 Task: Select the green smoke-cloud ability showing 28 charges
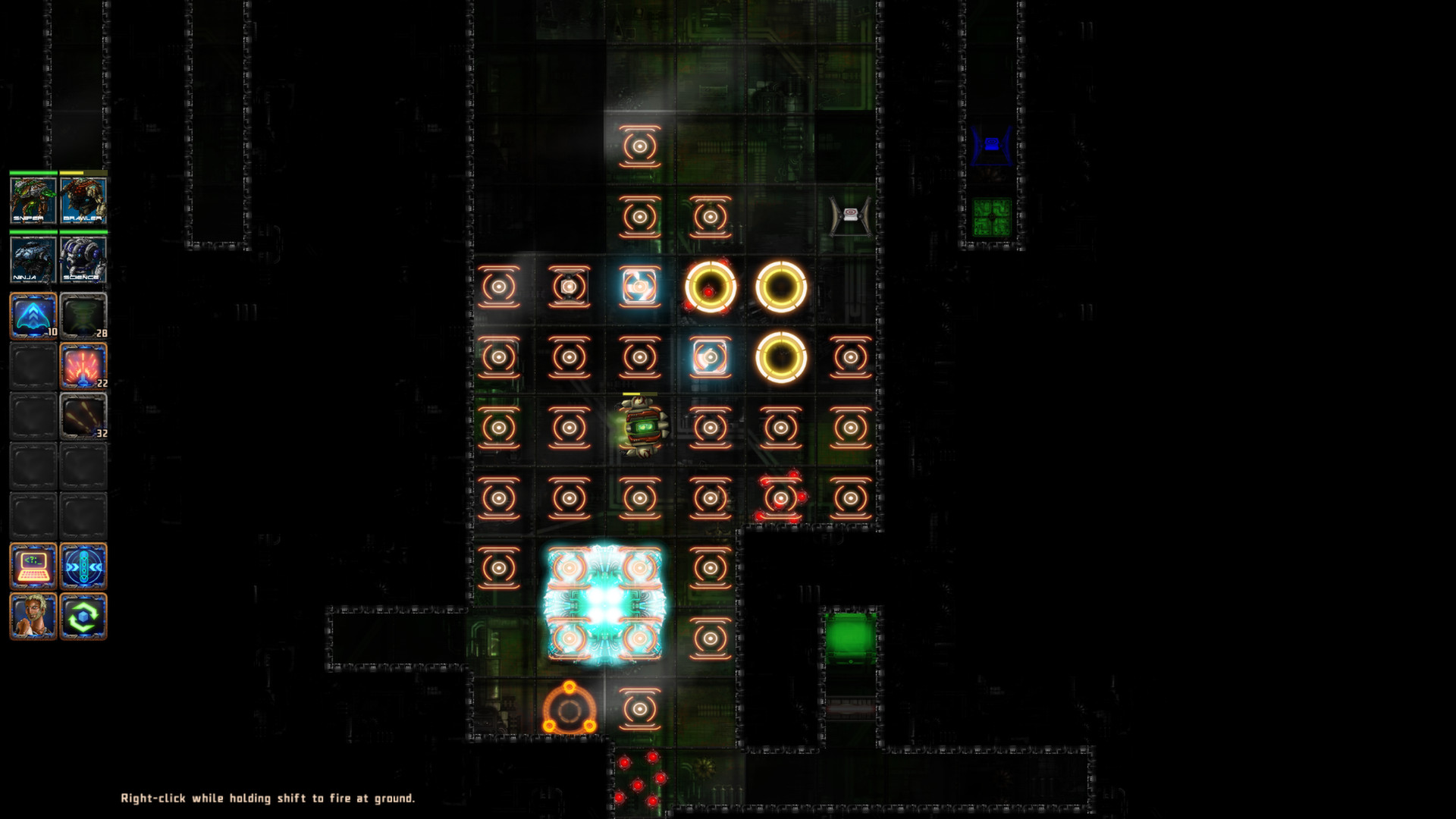point(83,315)
